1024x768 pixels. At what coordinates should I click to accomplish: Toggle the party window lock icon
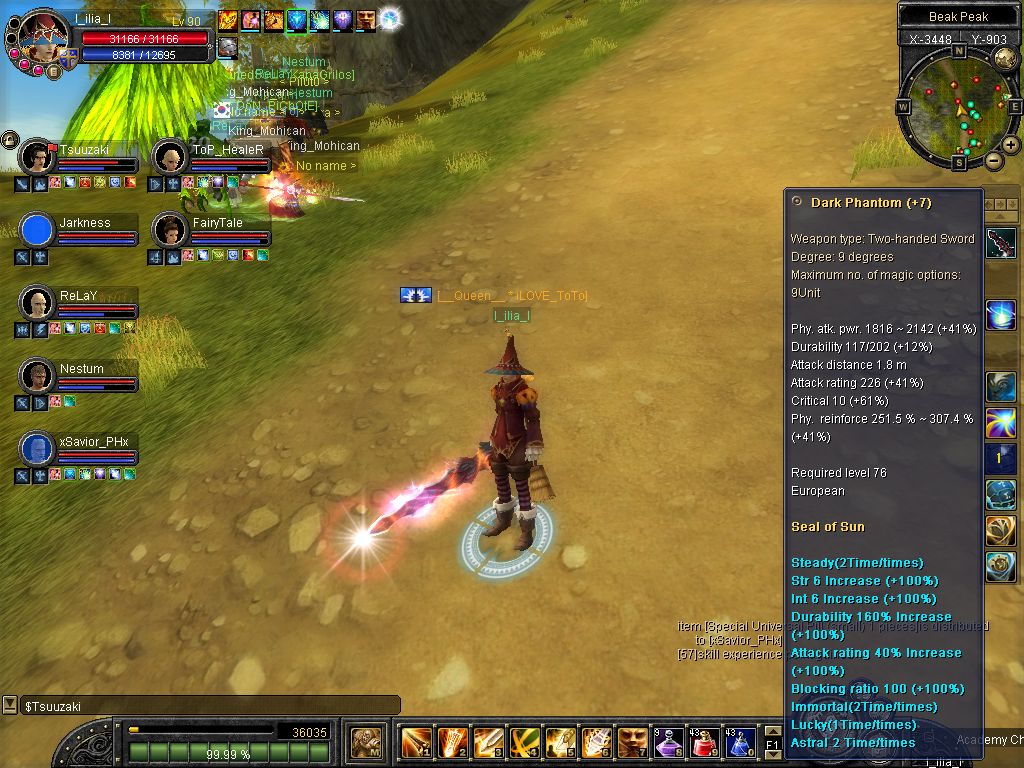(9, 139)
